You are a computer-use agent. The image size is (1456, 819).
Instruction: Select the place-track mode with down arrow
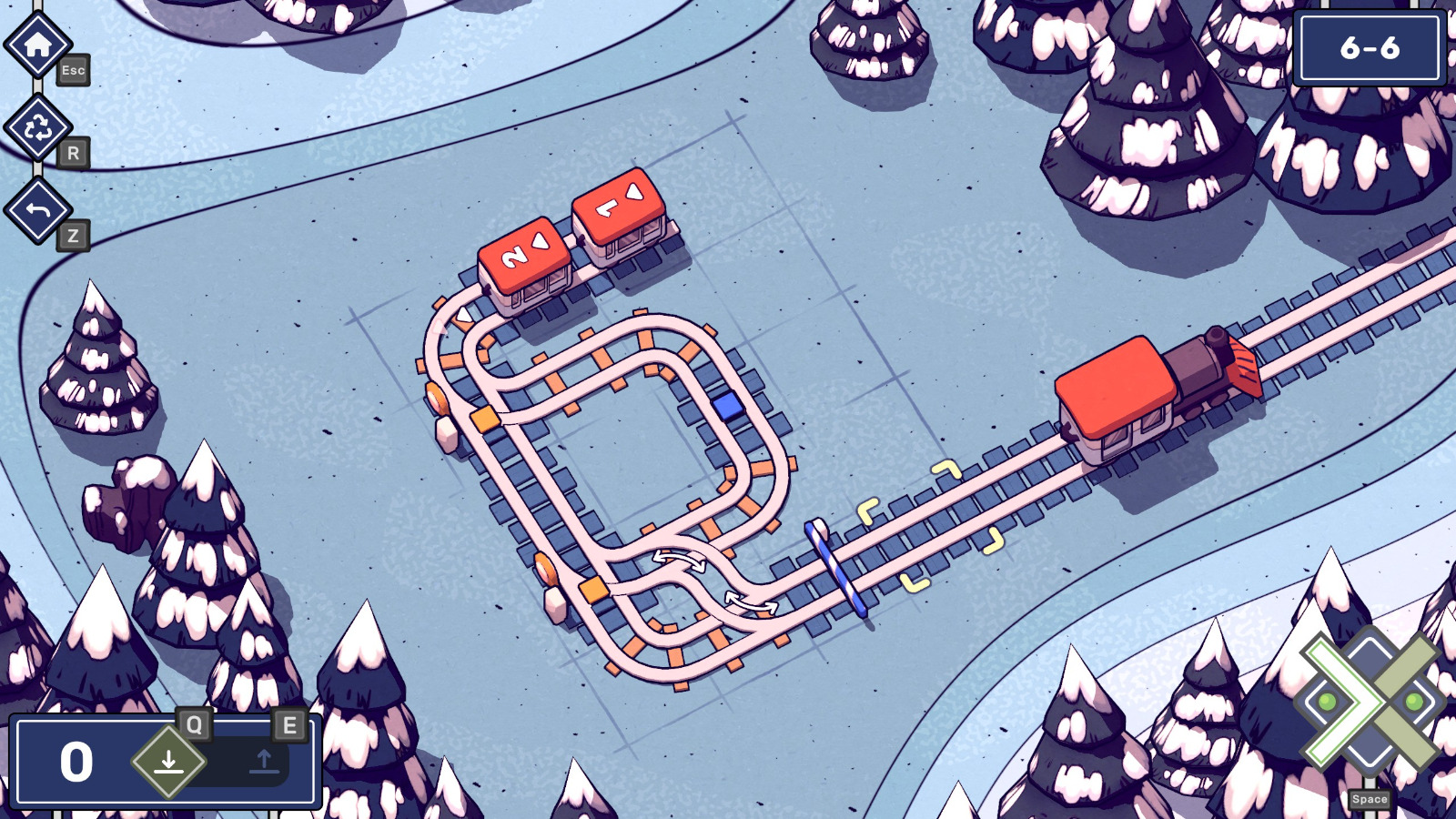coord(168,760)
